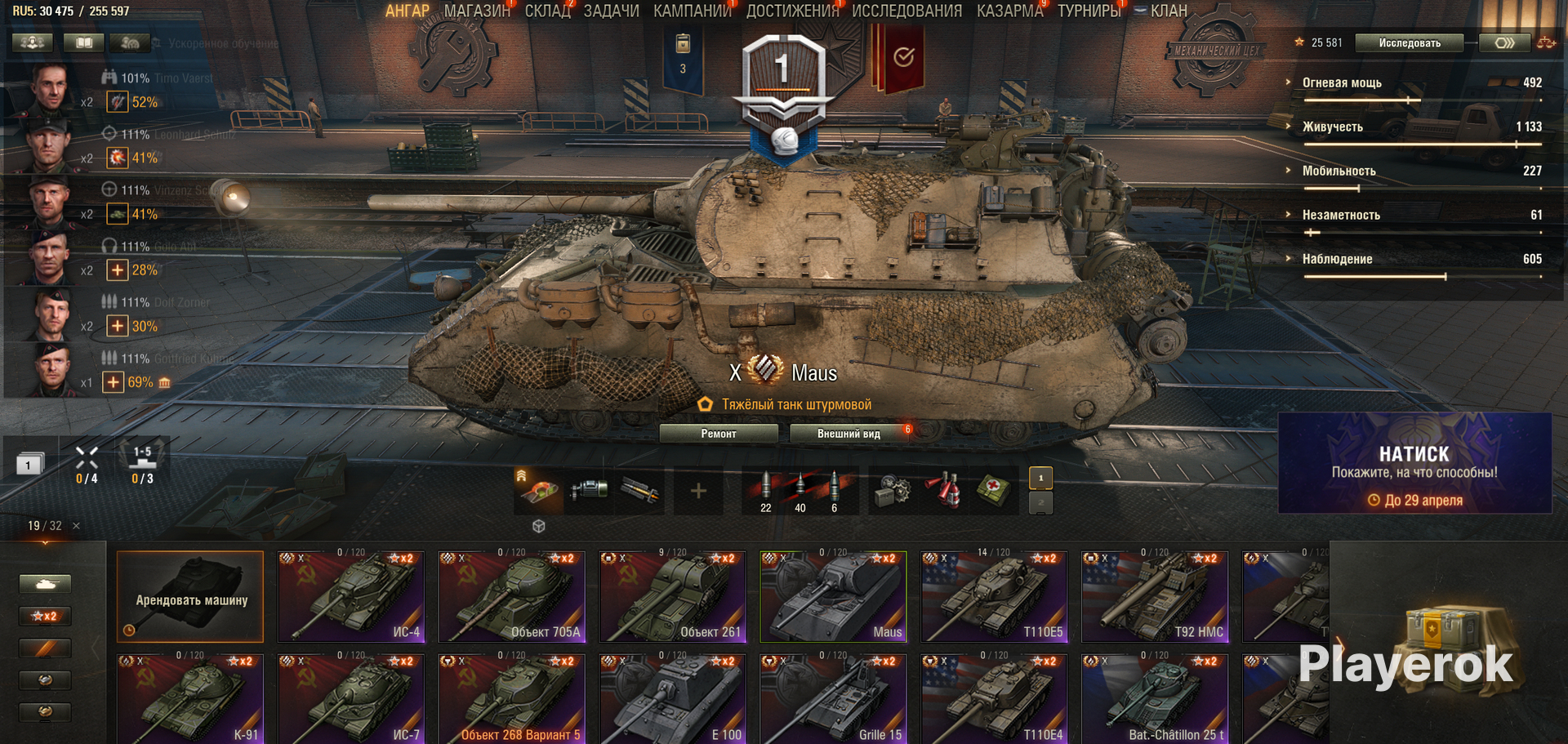
Task: Expand the Огневая мощь firepower stats
Action: (1341, 82)
